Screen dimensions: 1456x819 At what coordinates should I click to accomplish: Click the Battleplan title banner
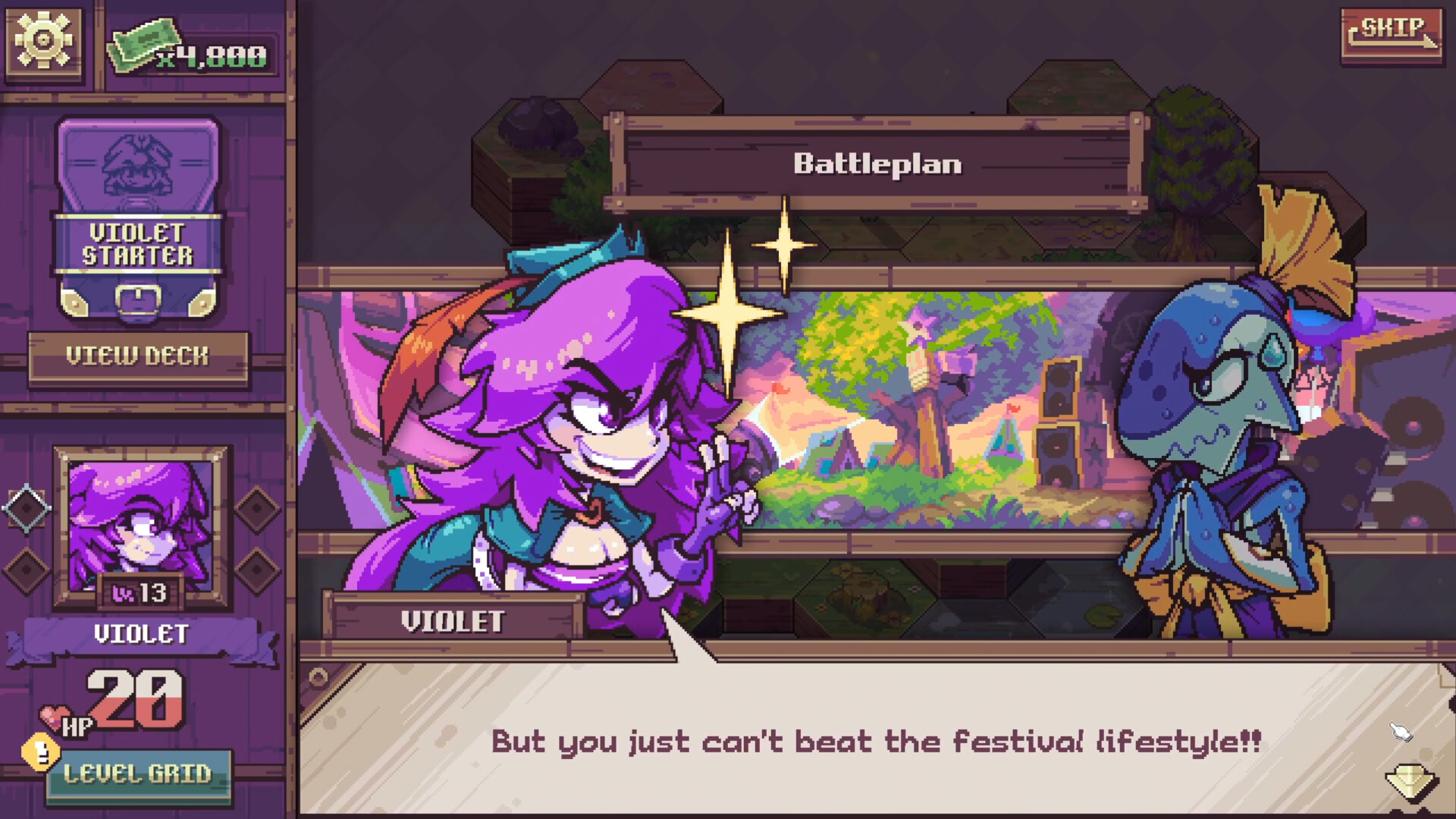pos(876,162)
